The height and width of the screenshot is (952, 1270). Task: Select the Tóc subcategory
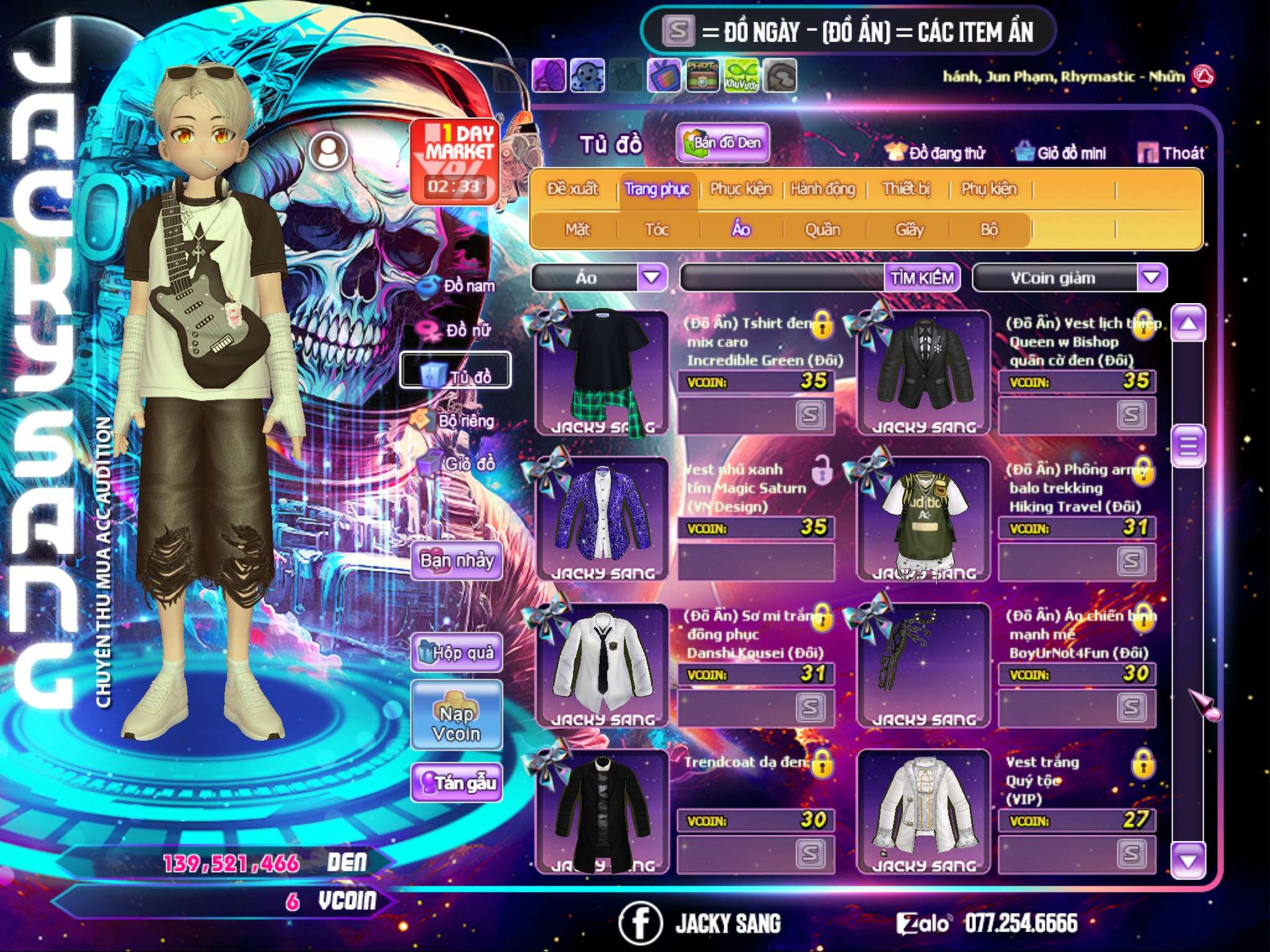click(657, 230)
